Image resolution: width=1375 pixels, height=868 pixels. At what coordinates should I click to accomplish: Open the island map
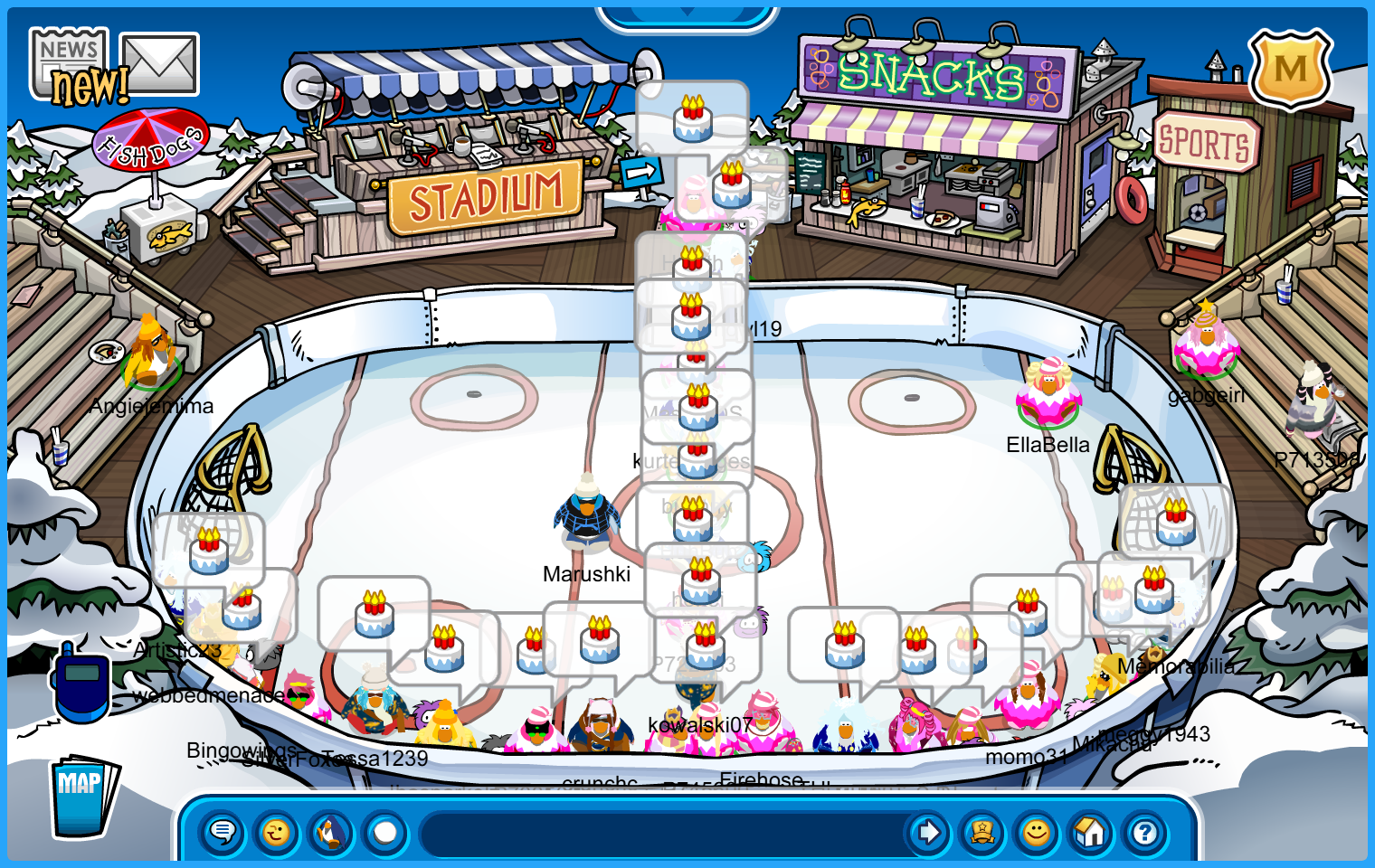82,796
